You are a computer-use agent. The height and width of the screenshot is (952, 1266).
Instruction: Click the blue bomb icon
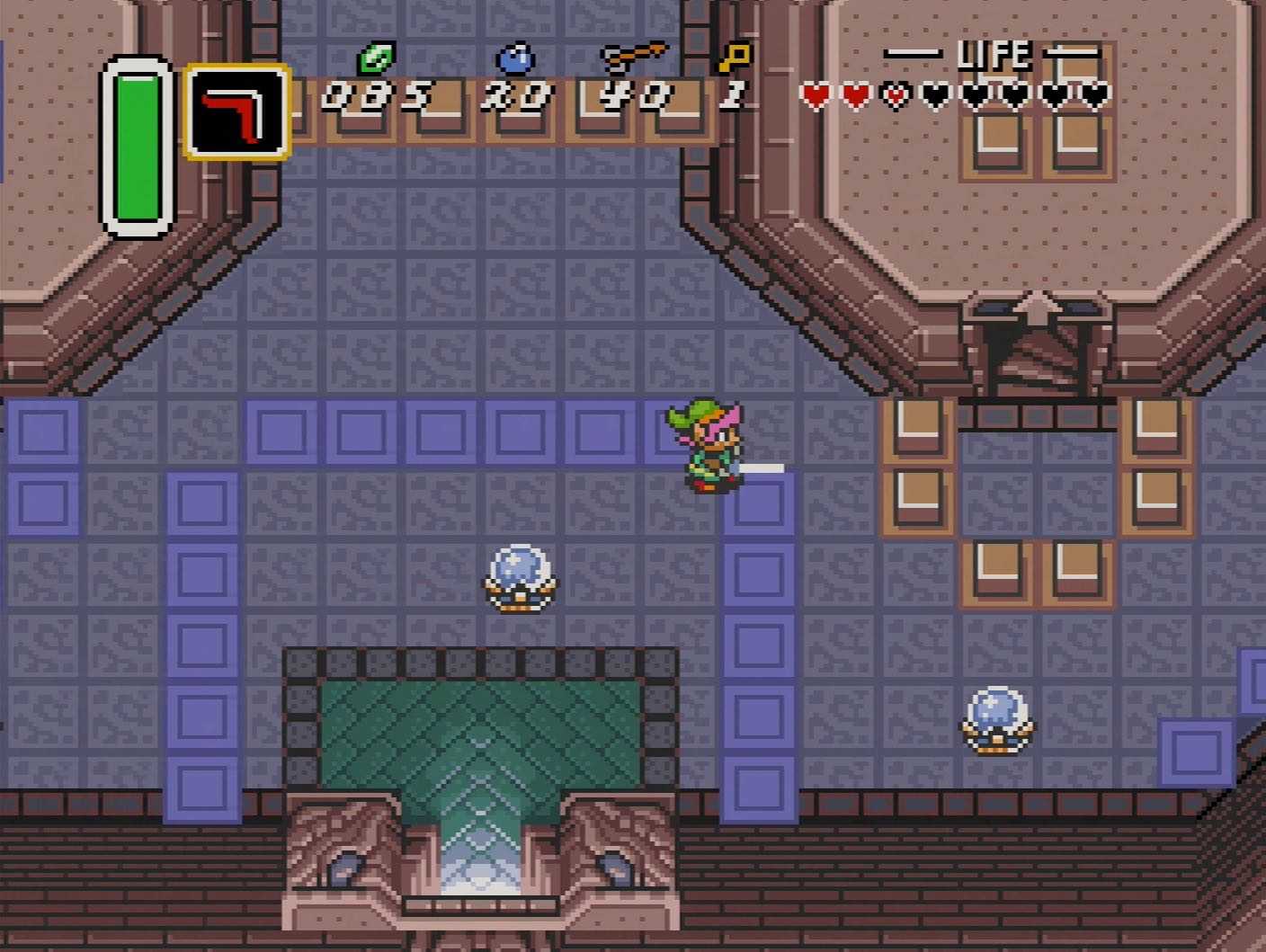click(x=515, y=58)
